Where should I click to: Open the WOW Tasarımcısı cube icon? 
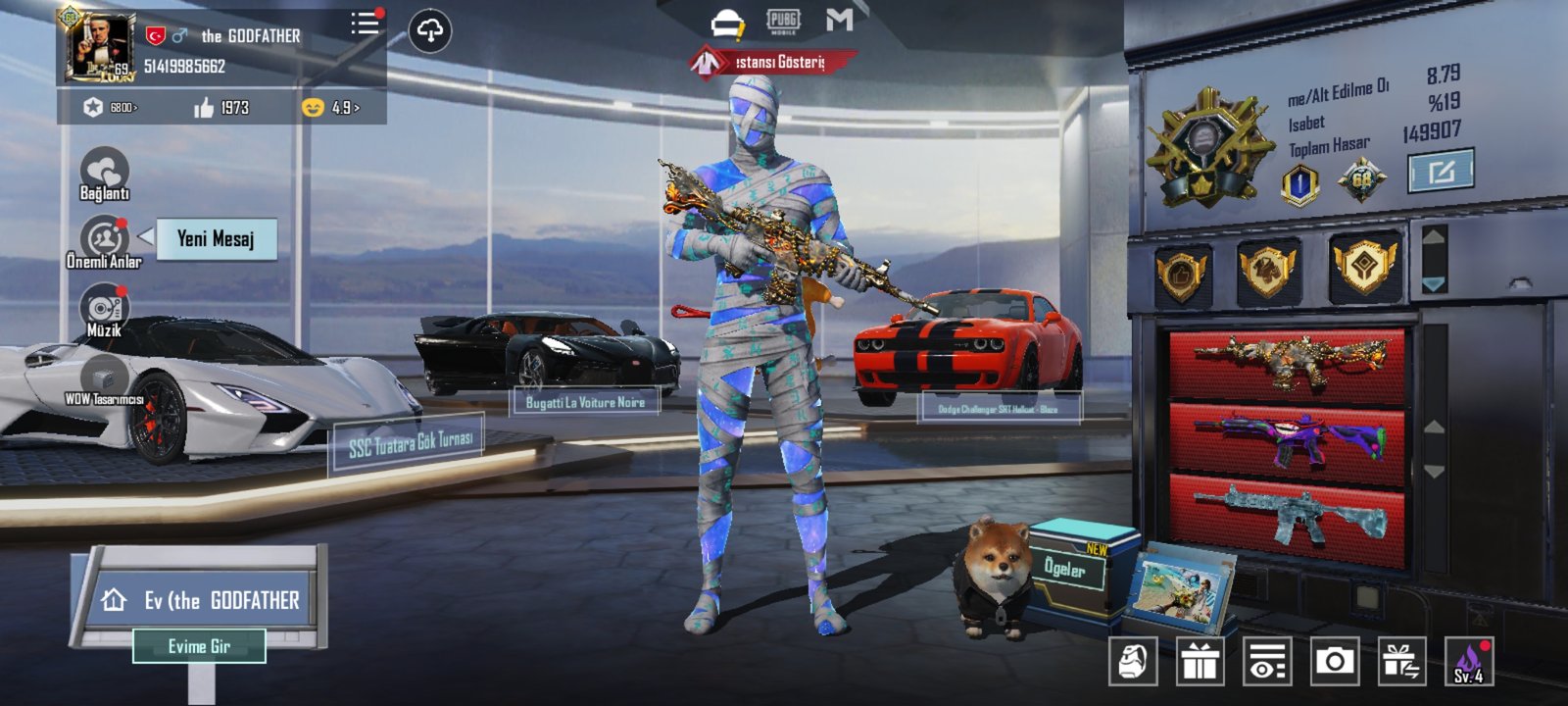104,378
